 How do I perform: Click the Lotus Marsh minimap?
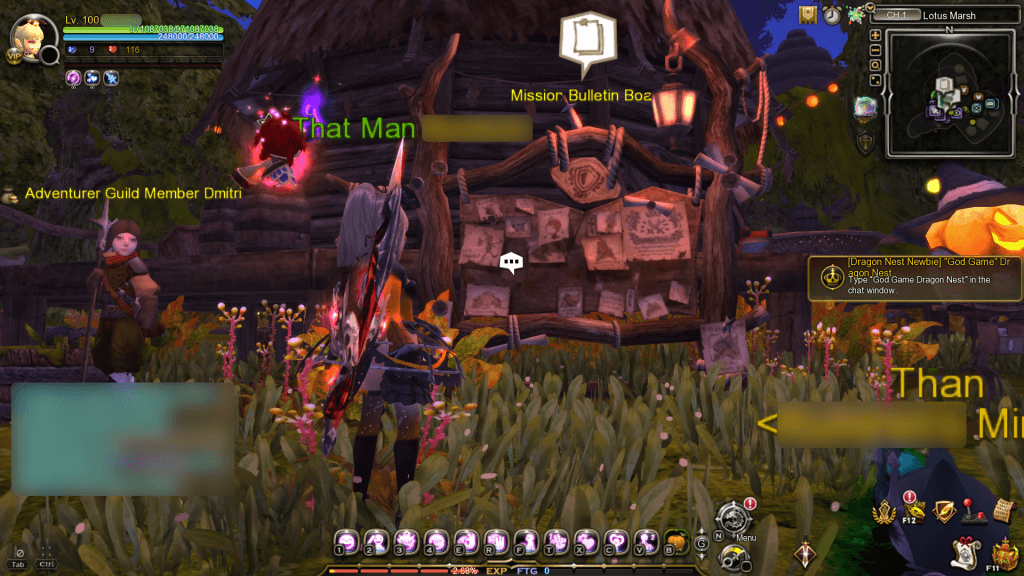pos(950,92)
